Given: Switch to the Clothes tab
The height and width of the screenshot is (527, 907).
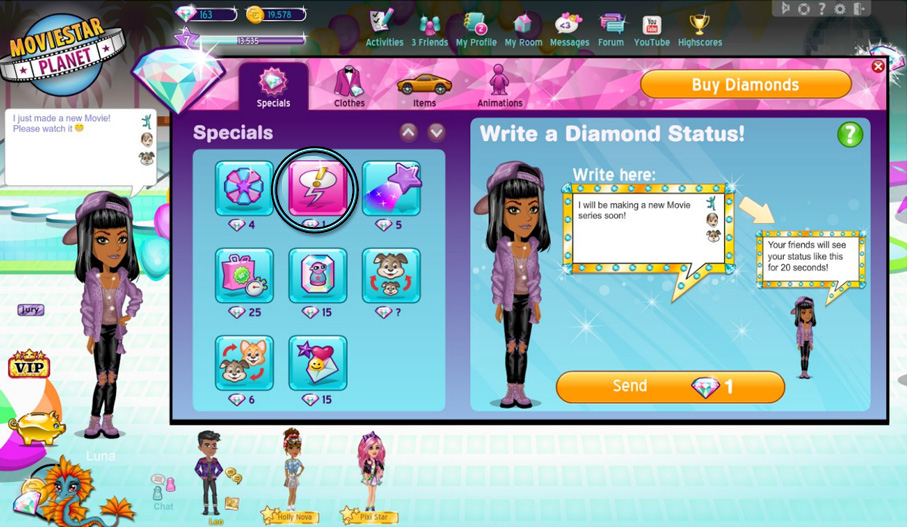Looking at the screenshot, I should point(349,87).
